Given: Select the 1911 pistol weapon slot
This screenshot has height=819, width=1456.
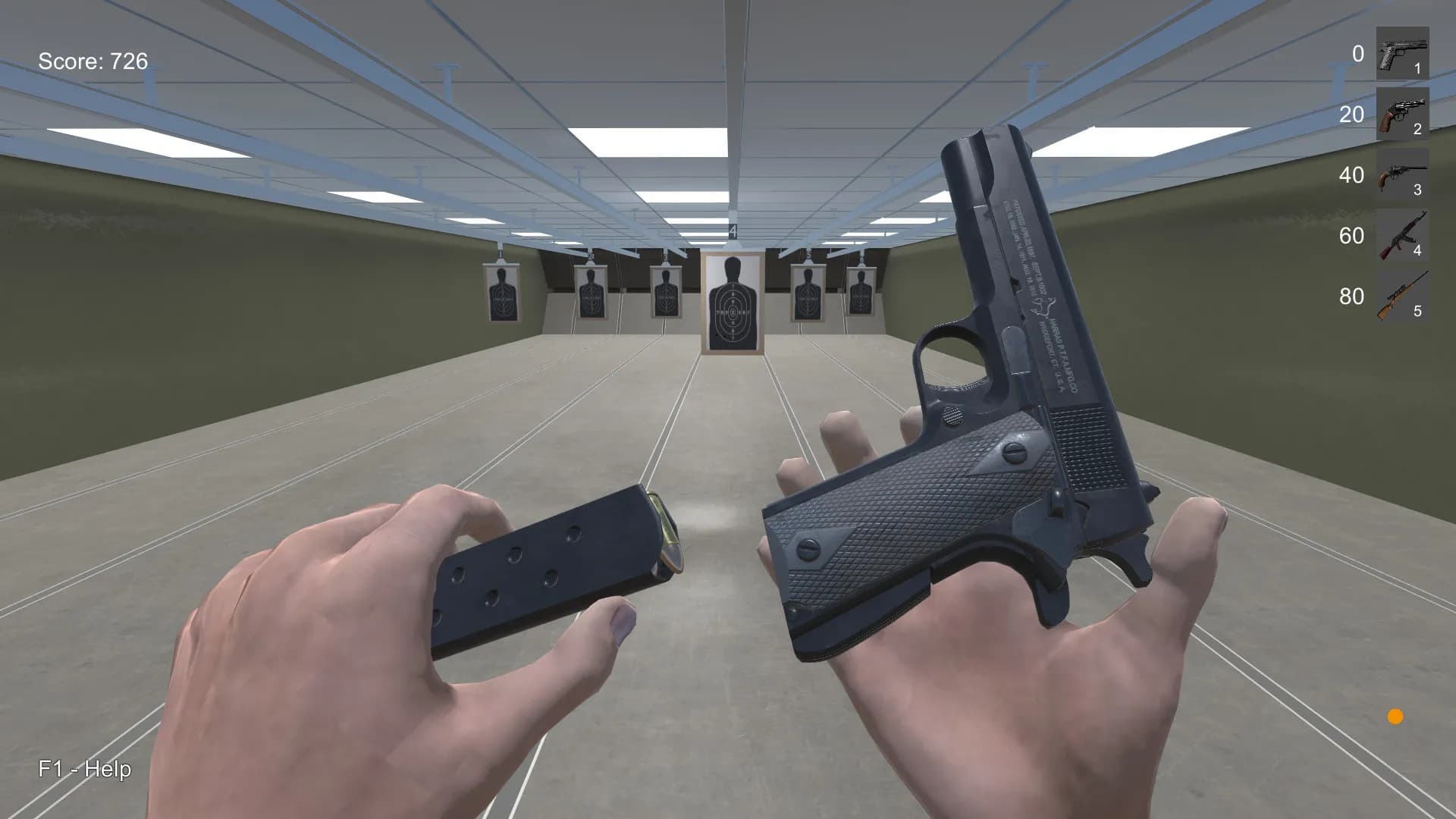Looking at the screenshot, I should (x=1402, y=53).
